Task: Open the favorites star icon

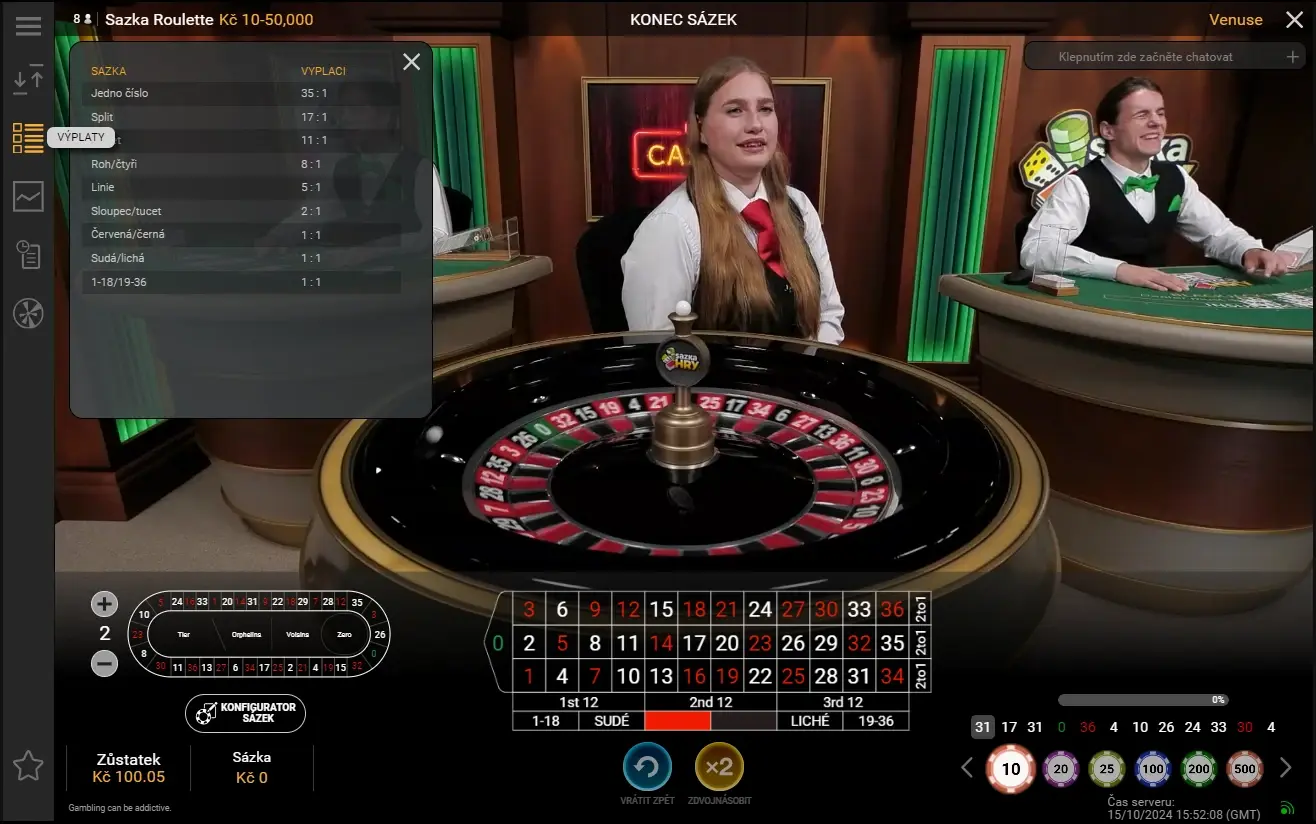Action: (x=28, y=766)
